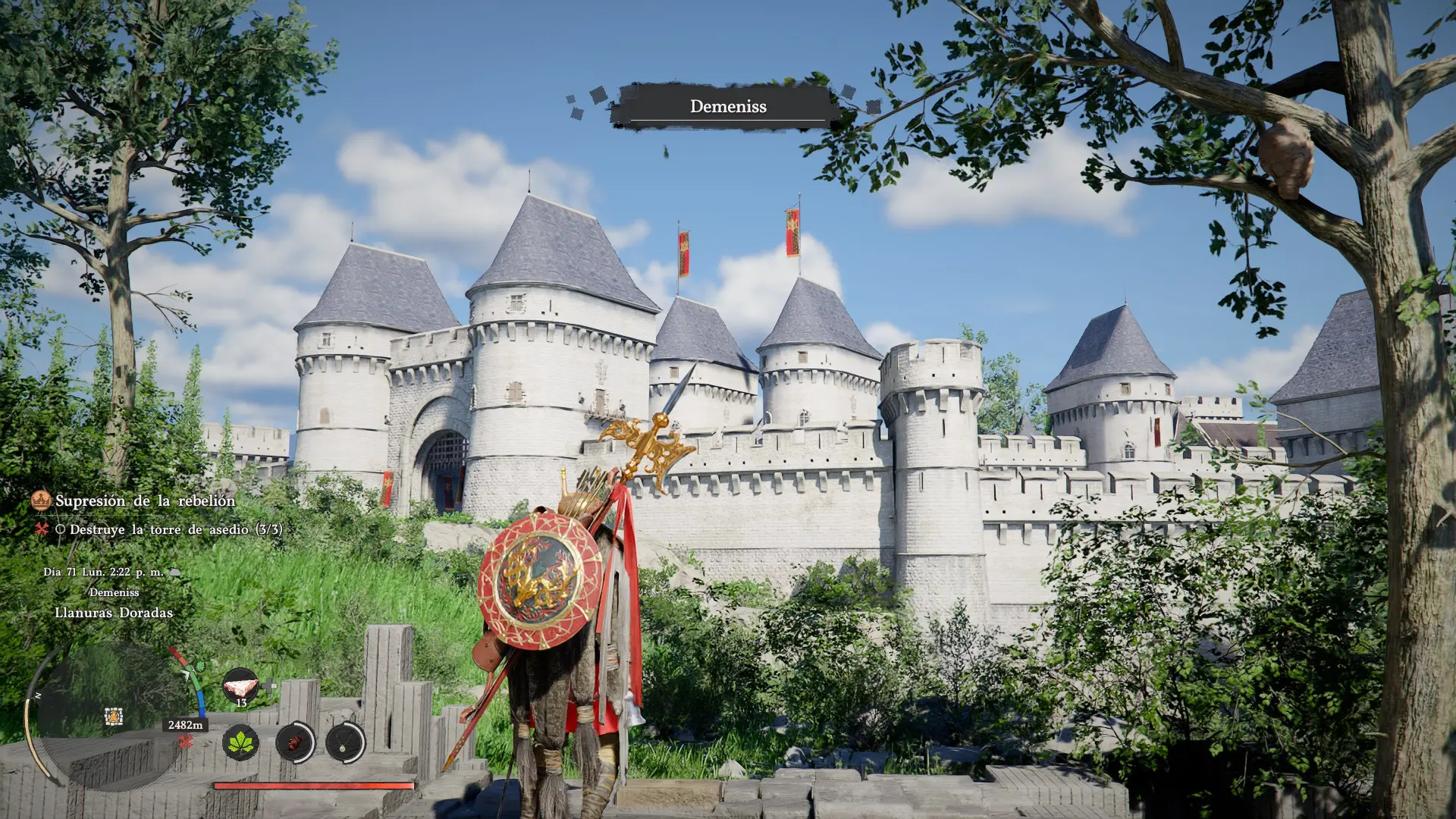Select the red X quest marker
The image size is (1456, 819).
point(185,742)
